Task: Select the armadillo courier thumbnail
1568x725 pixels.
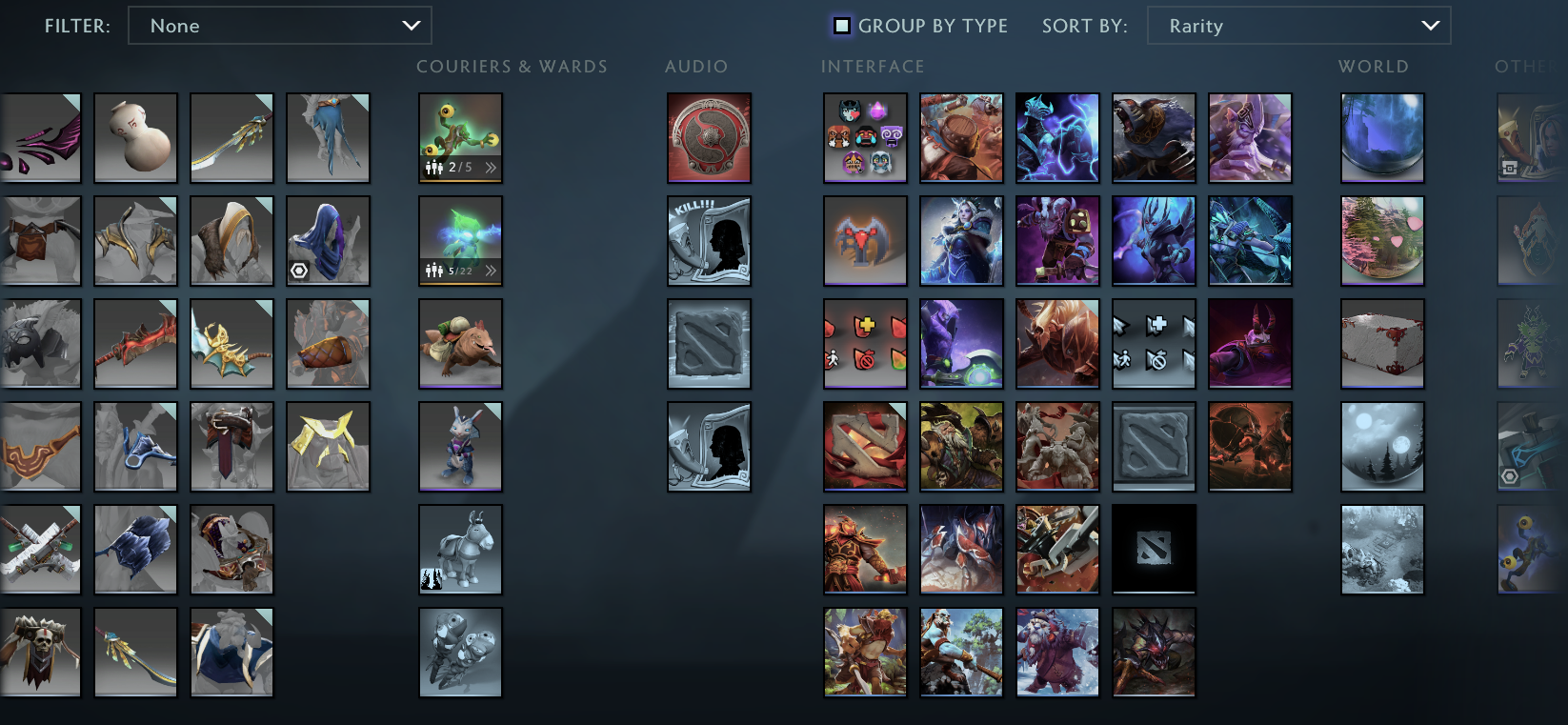Action: [460, 344]
